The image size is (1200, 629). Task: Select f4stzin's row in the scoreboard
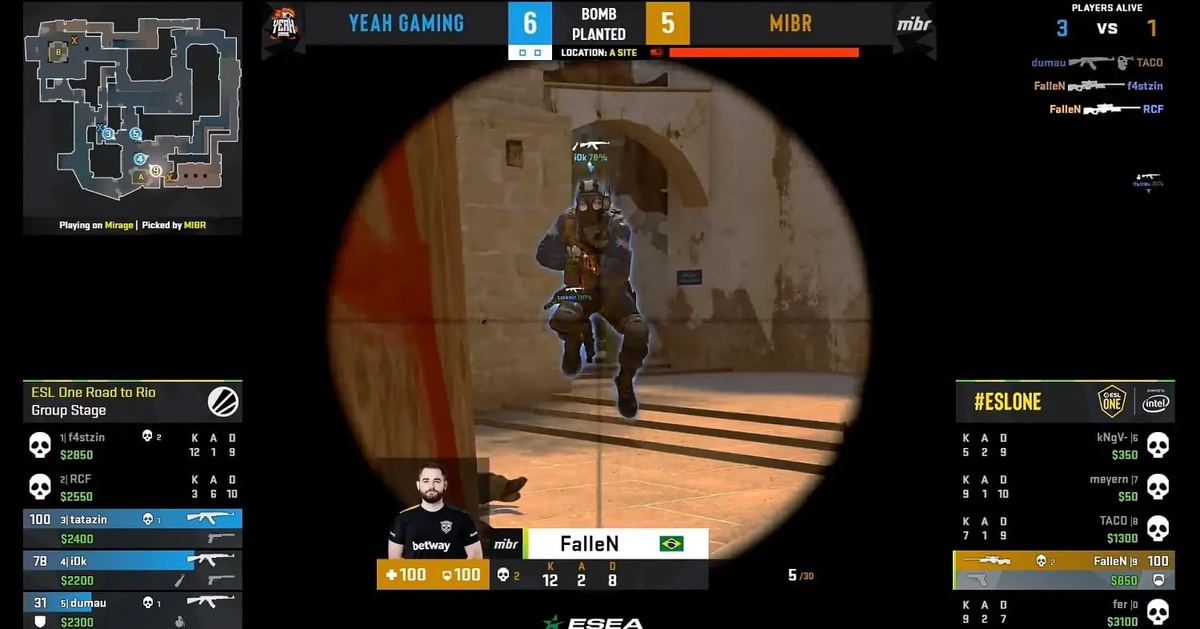click(132, 446)
